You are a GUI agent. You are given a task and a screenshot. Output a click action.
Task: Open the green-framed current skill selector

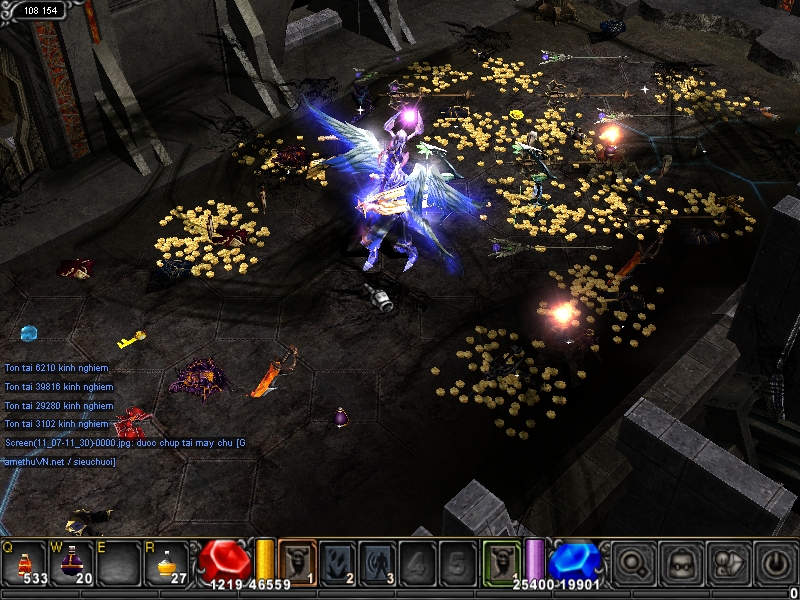[502, 562]
